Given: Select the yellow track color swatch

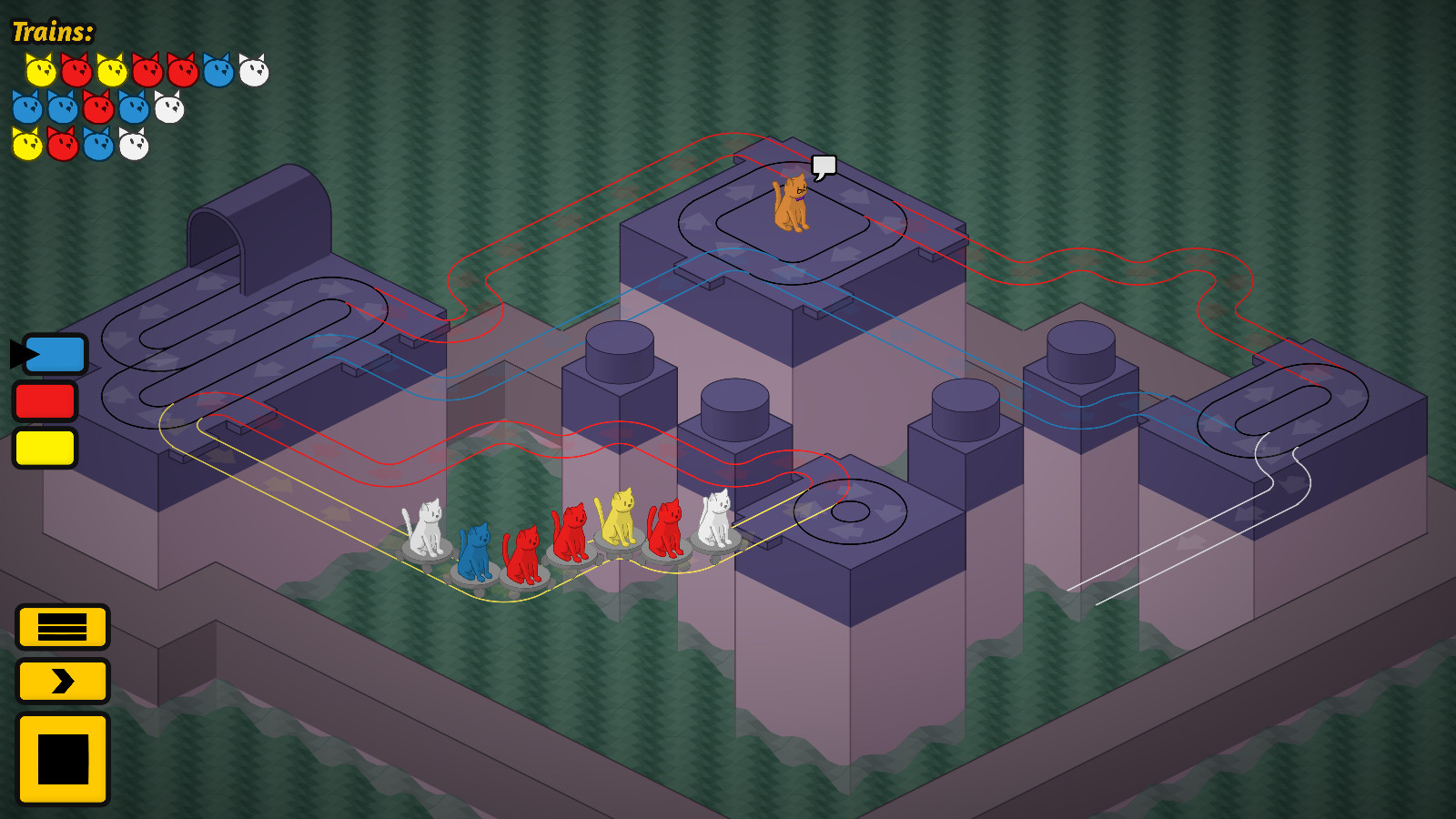Looking at the screenshot, I should tap(45, 447).
